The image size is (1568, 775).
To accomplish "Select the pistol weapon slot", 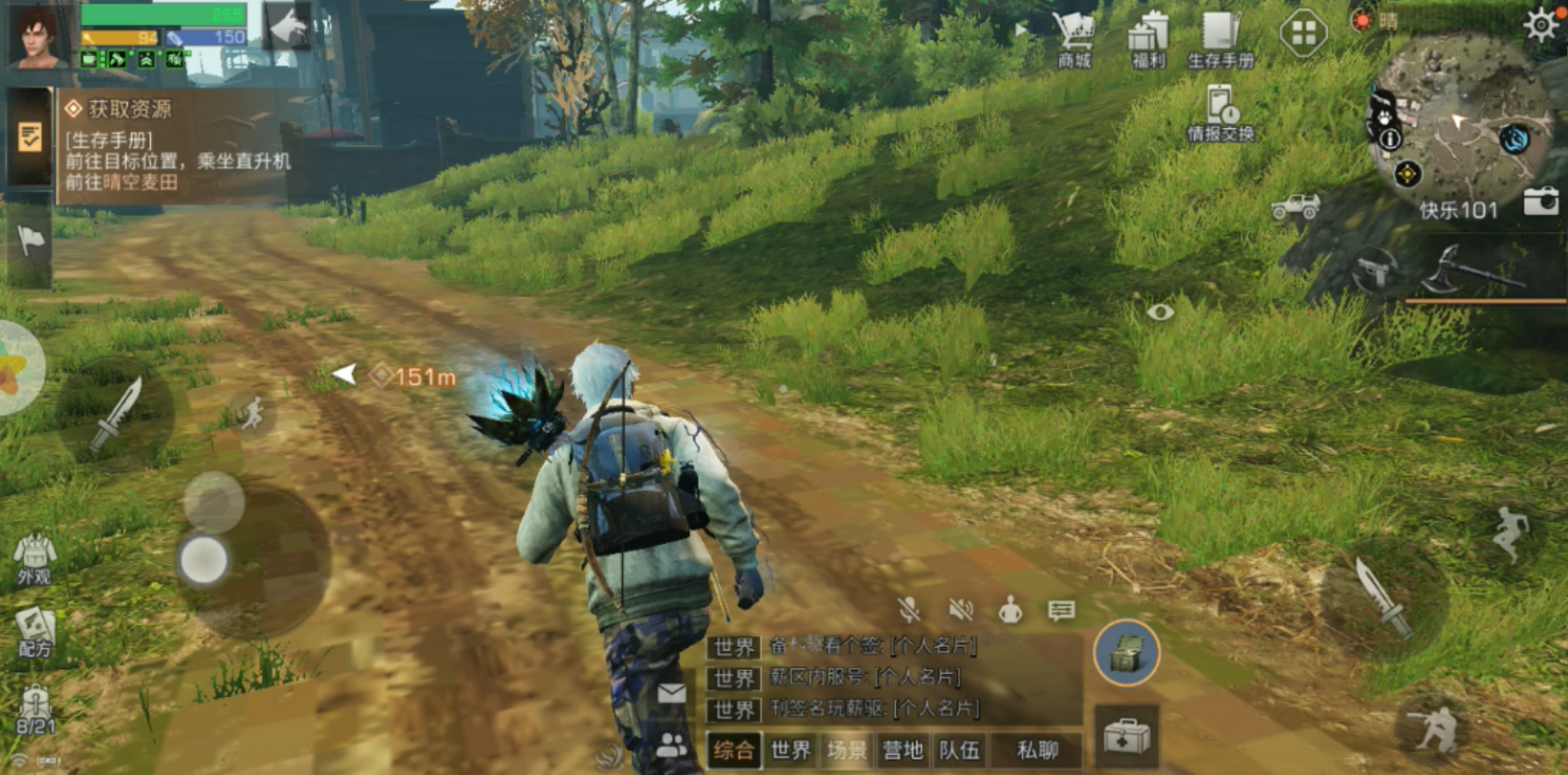I will click(1374, 272).
